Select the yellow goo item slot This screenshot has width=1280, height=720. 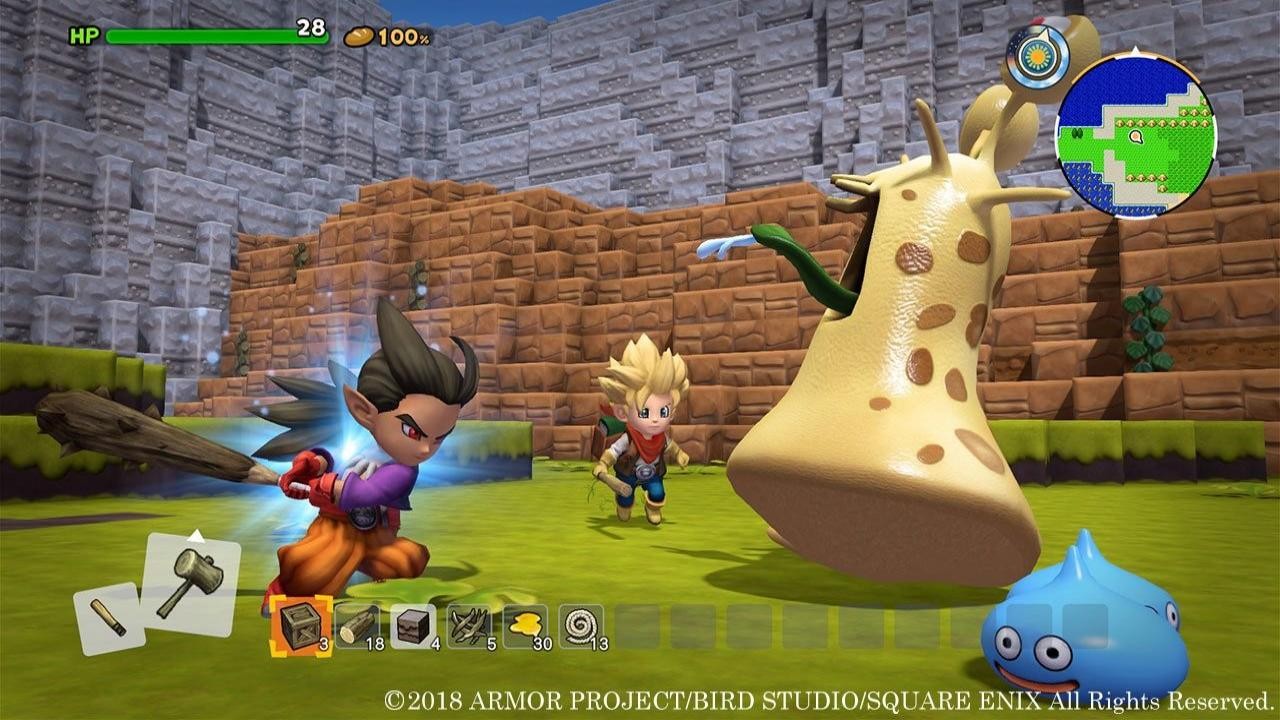point(525,626)
